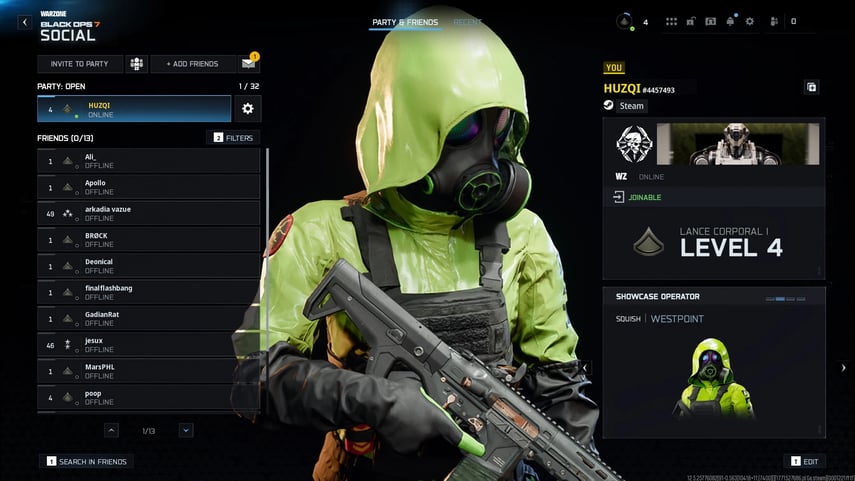
Task: Select friend finalflashbang in the list
Action: [x=148, y=292]
